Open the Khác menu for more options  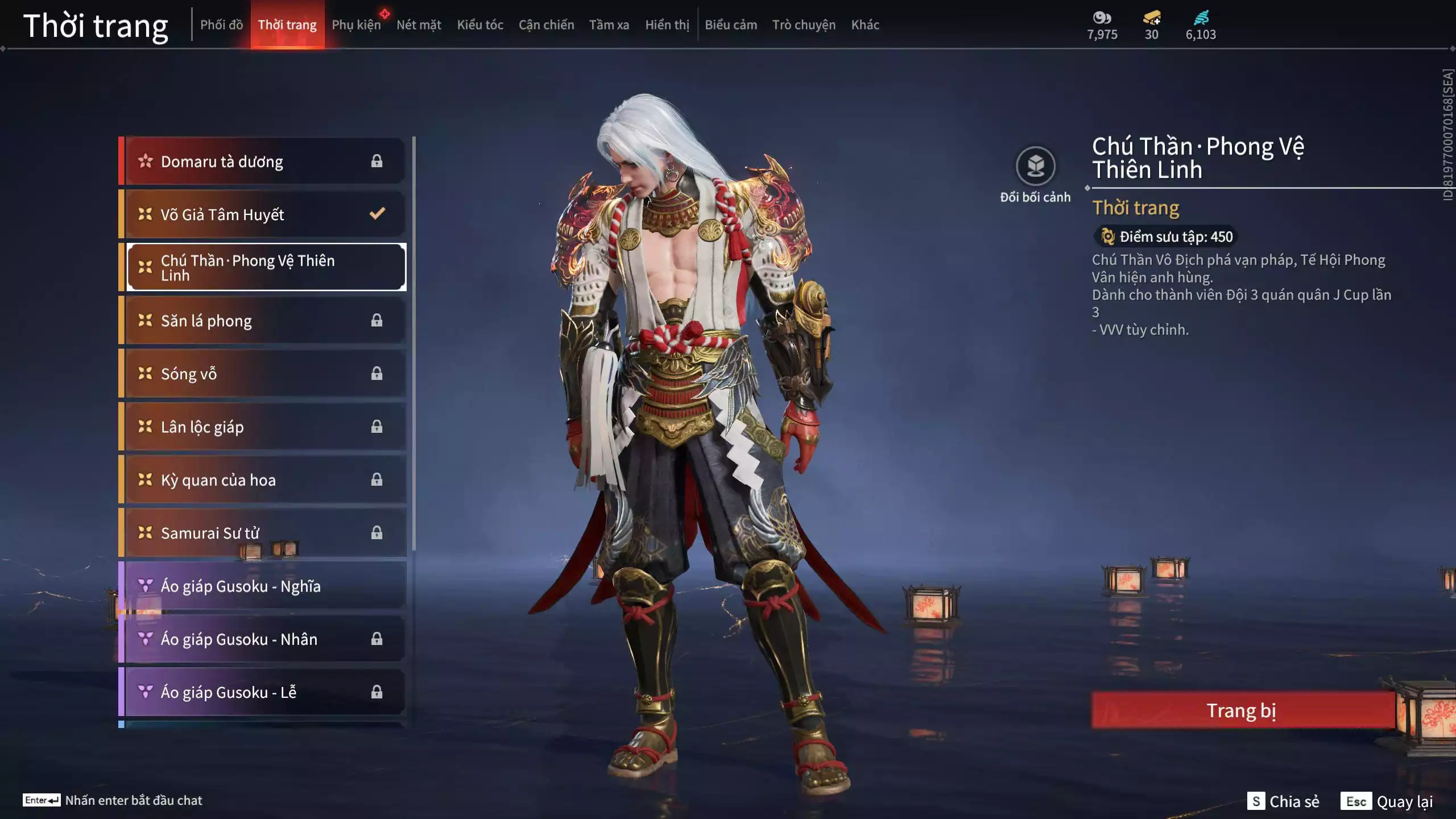pos(866,24)
